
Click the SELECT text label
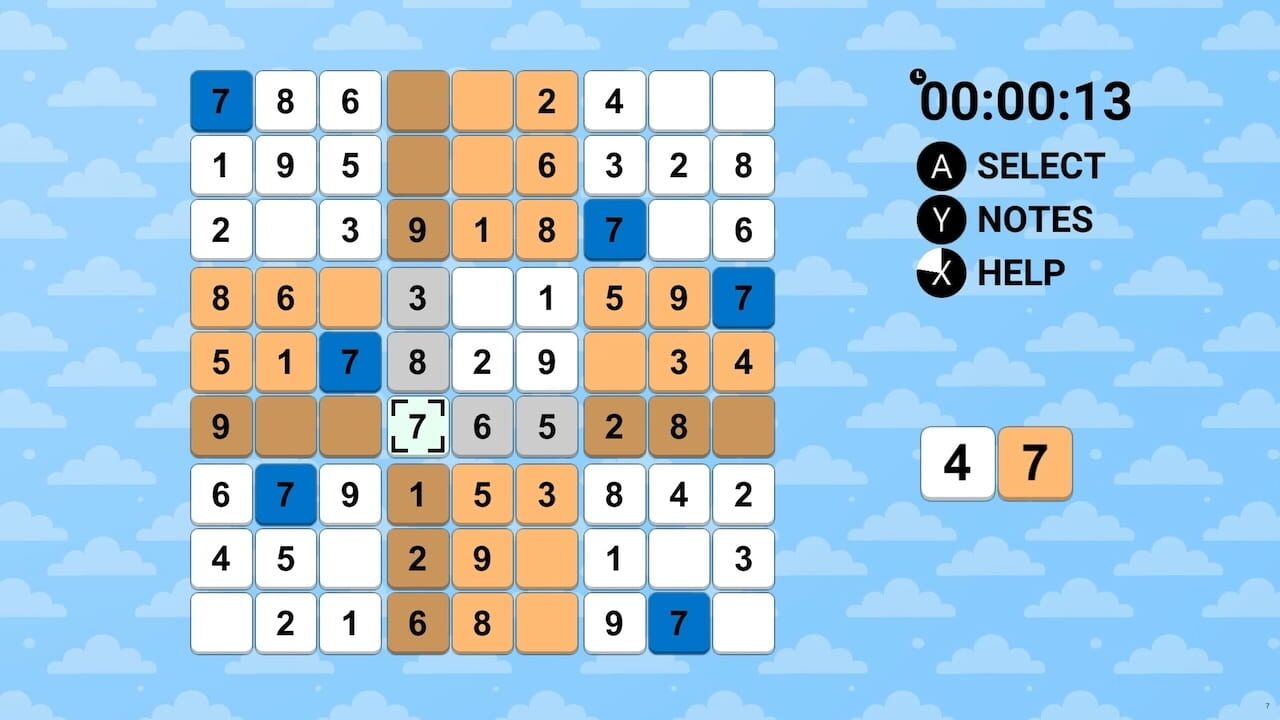[x=1041, y=167]
